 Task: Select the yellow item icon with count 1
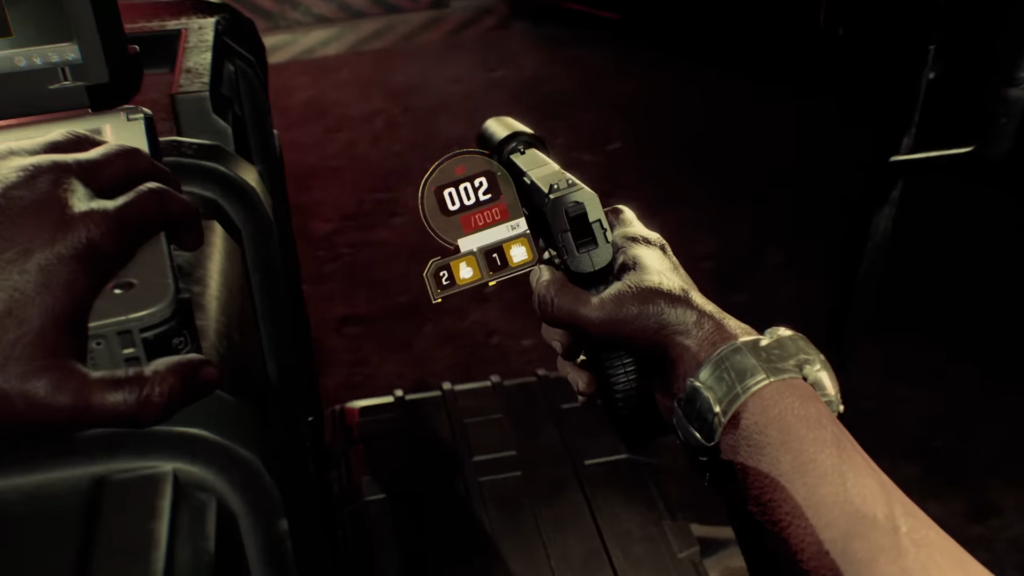tap(518, 254)
